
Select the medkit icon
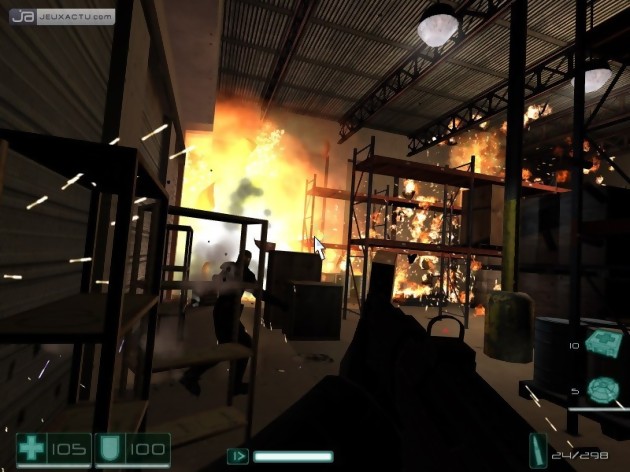(601, 343)
